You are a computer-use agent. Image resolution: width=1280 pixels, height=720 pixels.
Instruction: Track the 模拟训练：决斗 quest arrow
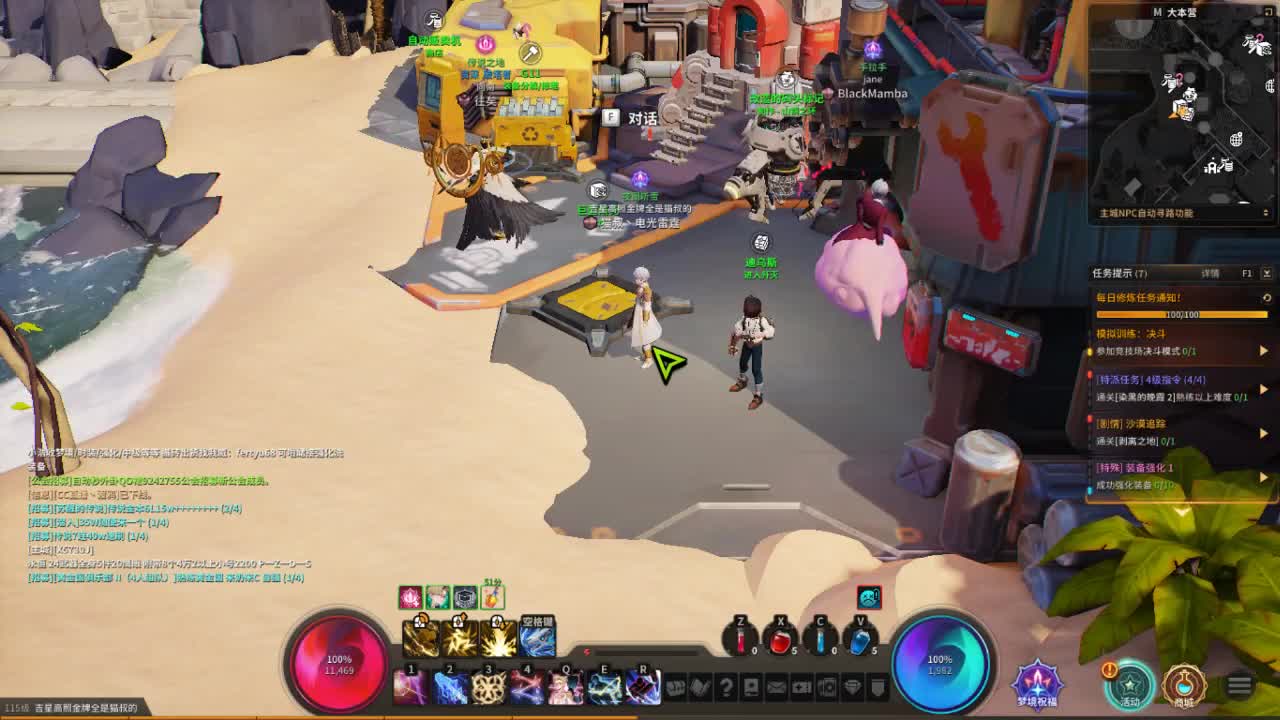[1263, 351]
